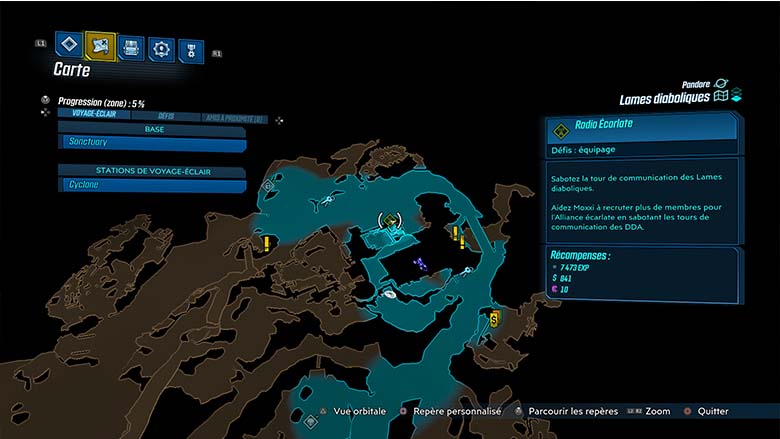The image size is (780, 439).
Task: Show the Amis à proximité sub-tab
Action: [x=233, y=117]
